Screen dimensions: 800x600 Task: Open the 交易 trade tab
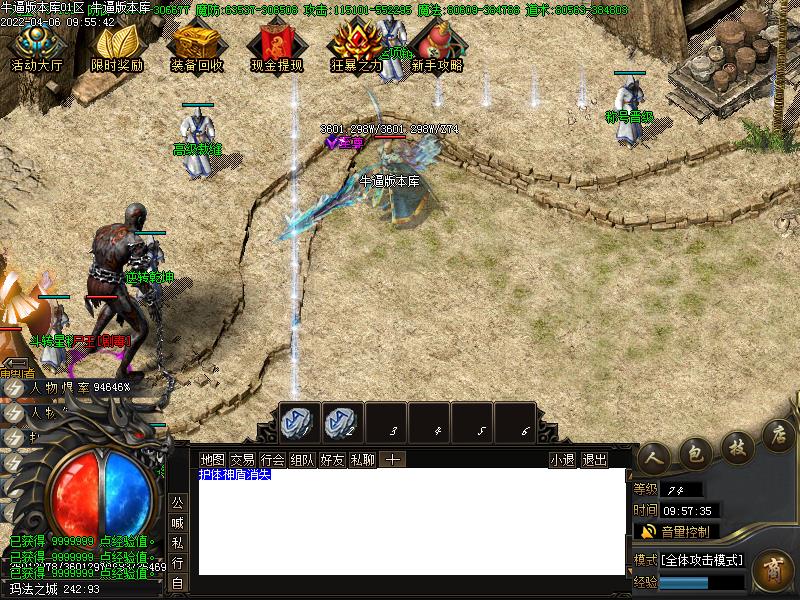pos(242,460)
